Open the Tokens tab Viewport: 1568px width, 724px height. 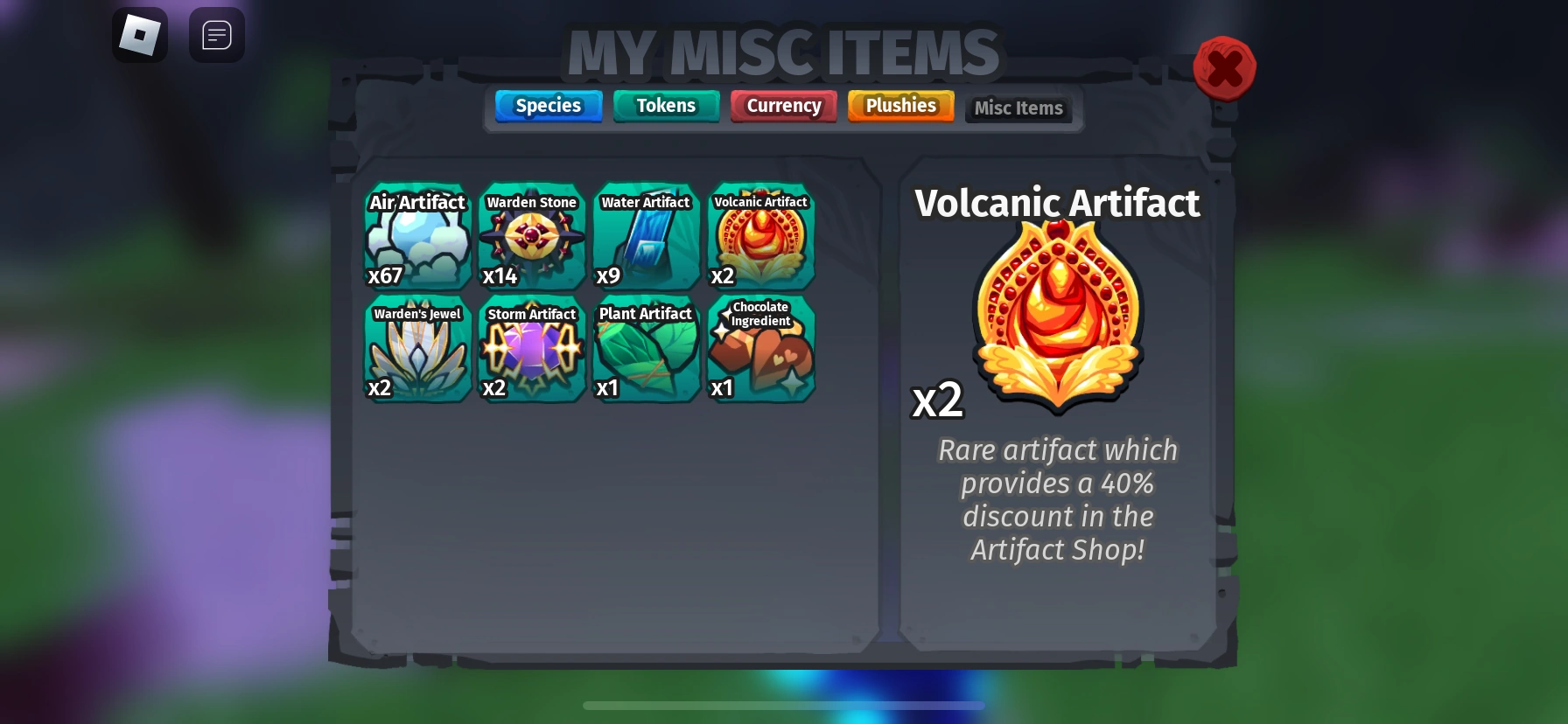pyautogui.click(x=666, y=105)
